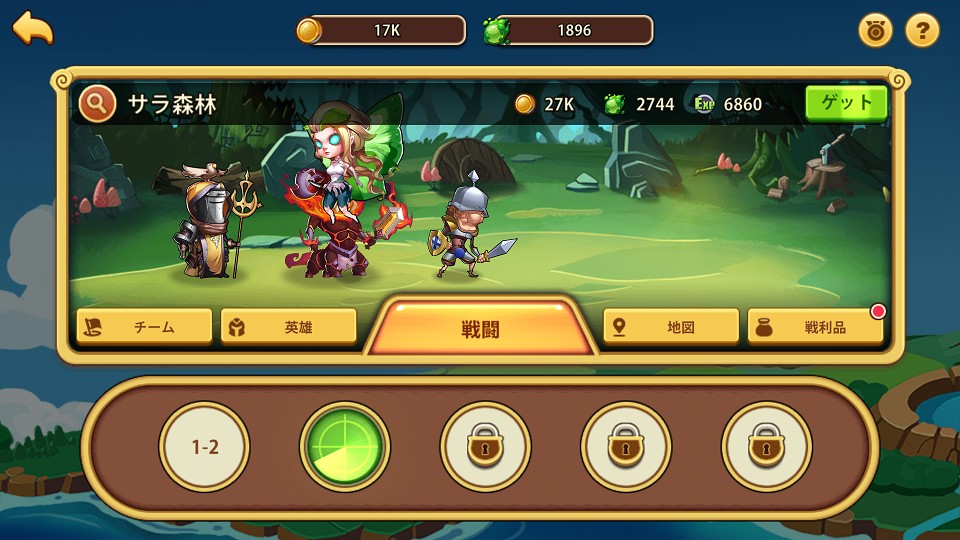Image resolution: width=960 pixels, height=540 pixels.
Task: Select stage 1-2 circle
Action: tap(205, 447)
